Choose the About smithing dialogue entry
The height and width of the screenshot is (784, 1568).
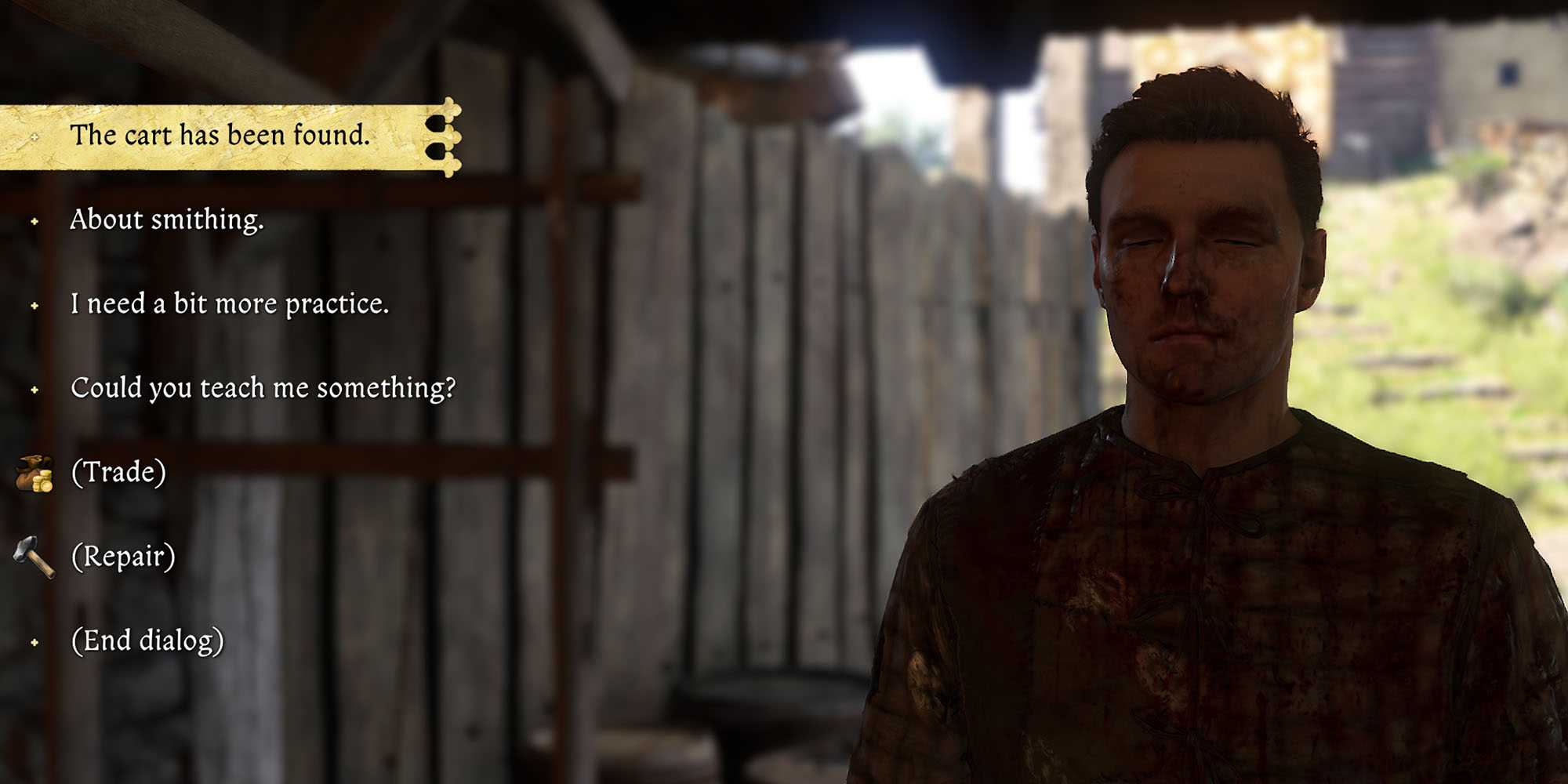(168, 222)
